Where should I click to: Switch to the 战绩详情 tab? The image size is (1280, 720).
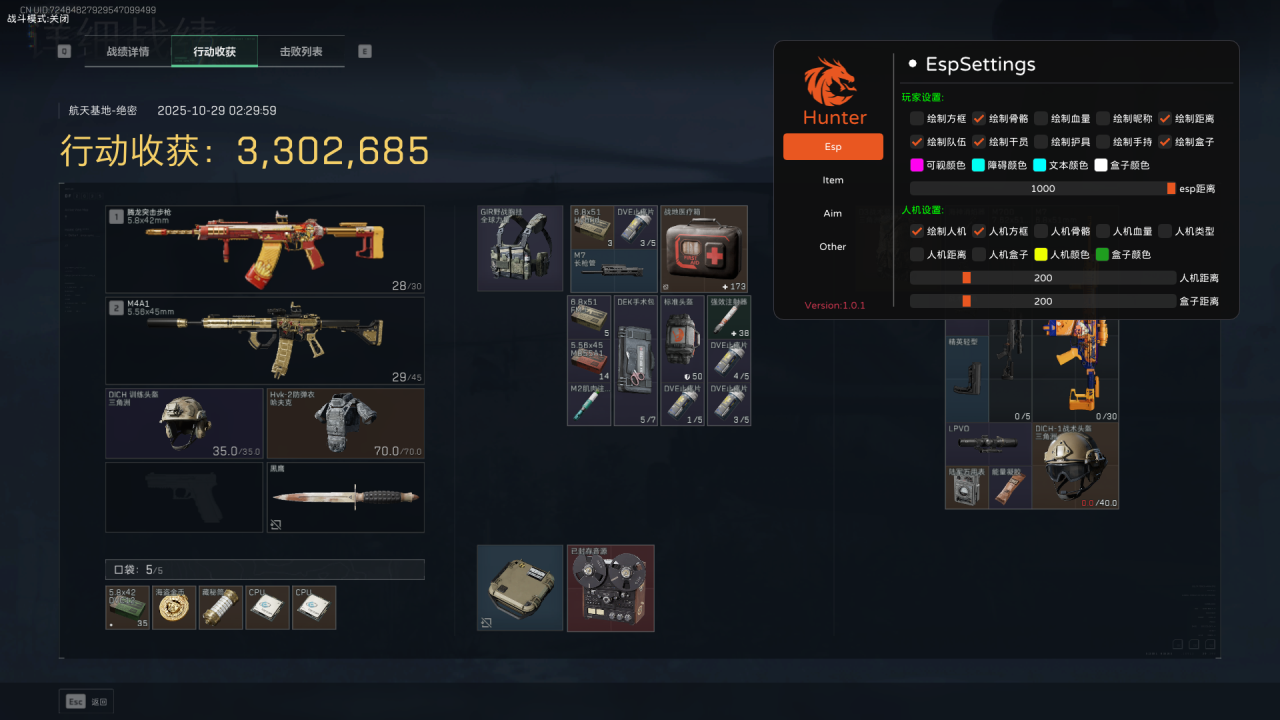[128, 51]
